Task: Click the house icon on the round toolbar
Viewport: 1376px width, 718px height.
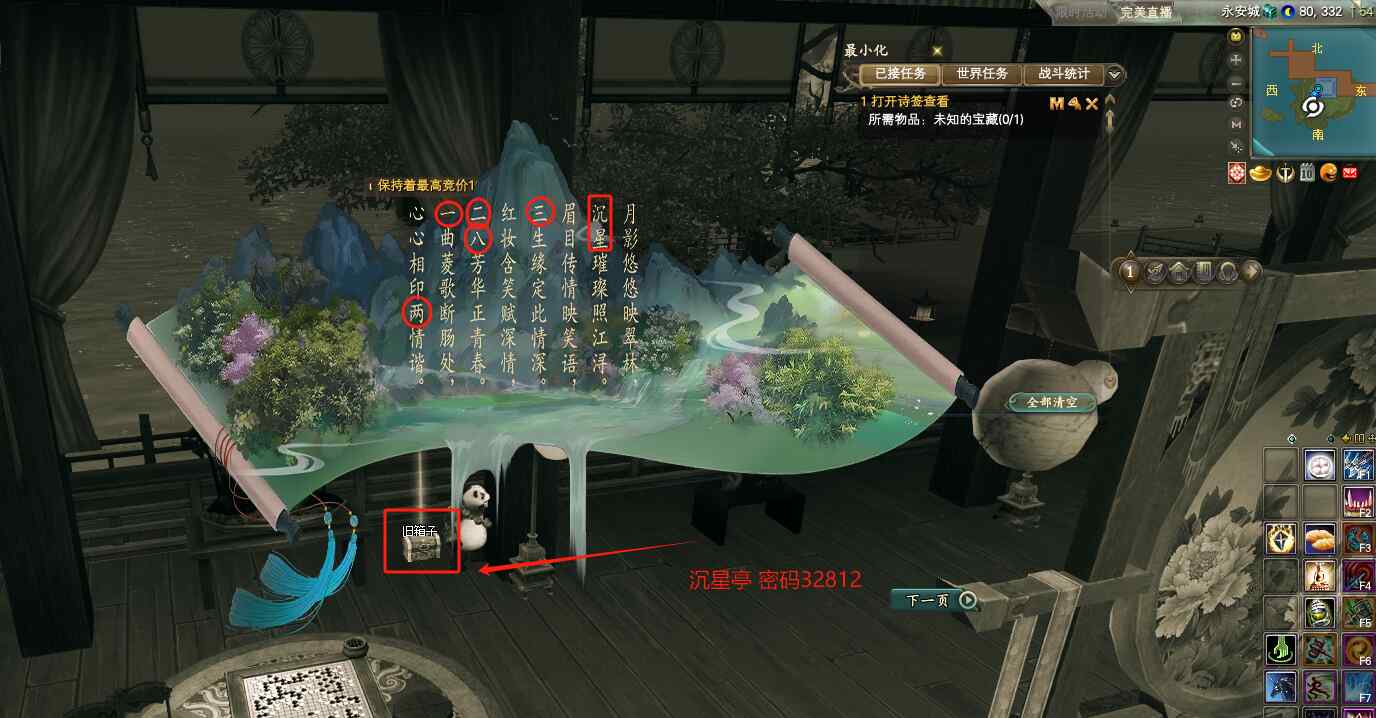Action: [1180, 272]
